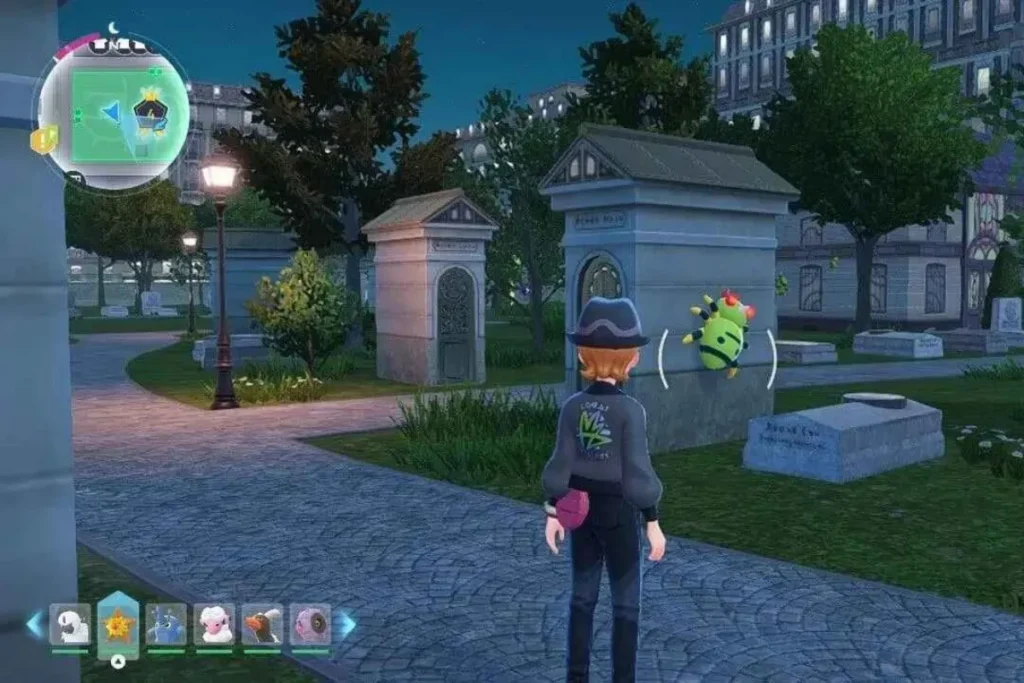
Task: Choose the Absol party slot
Action: coord(70,624)
